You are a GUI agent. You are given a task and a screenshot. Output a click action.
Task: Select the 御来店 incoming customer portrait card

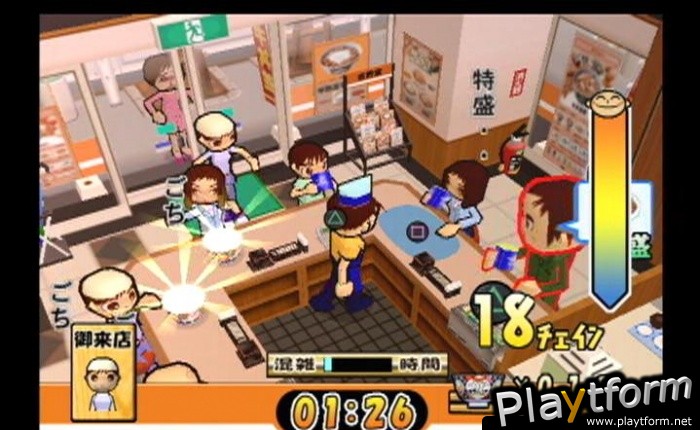[102, 371]
